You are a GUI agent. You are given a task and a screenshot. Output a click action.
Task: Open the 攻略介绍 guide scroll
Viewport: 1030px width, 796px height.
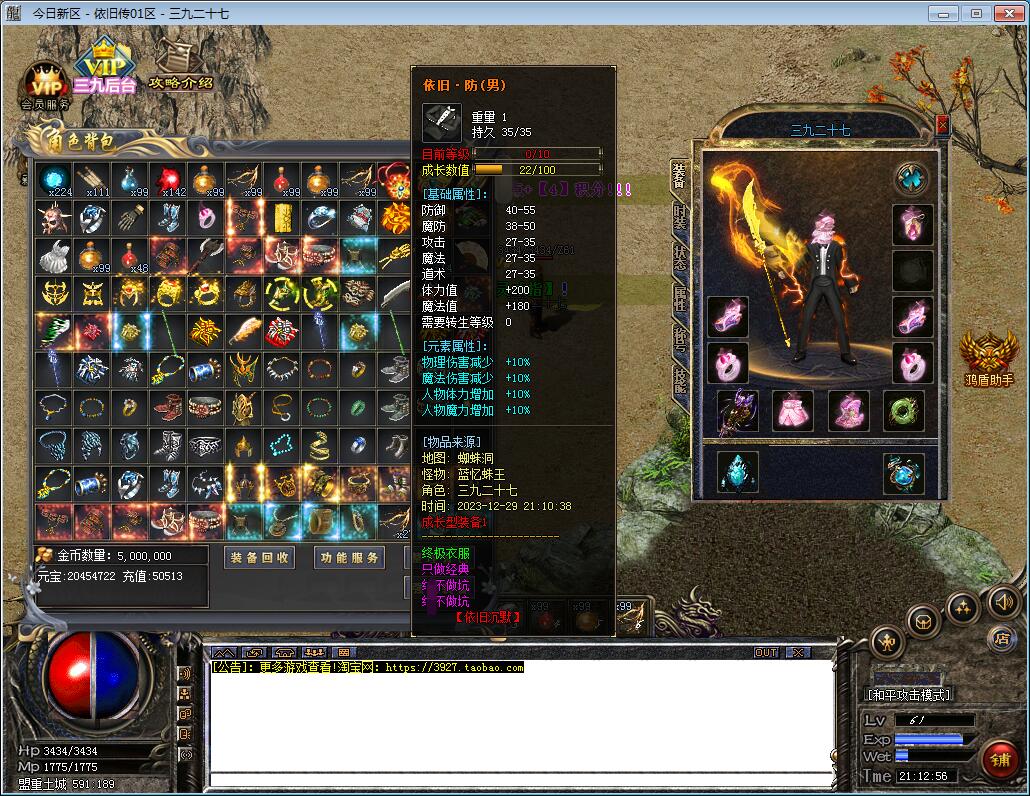coord(180,64)
